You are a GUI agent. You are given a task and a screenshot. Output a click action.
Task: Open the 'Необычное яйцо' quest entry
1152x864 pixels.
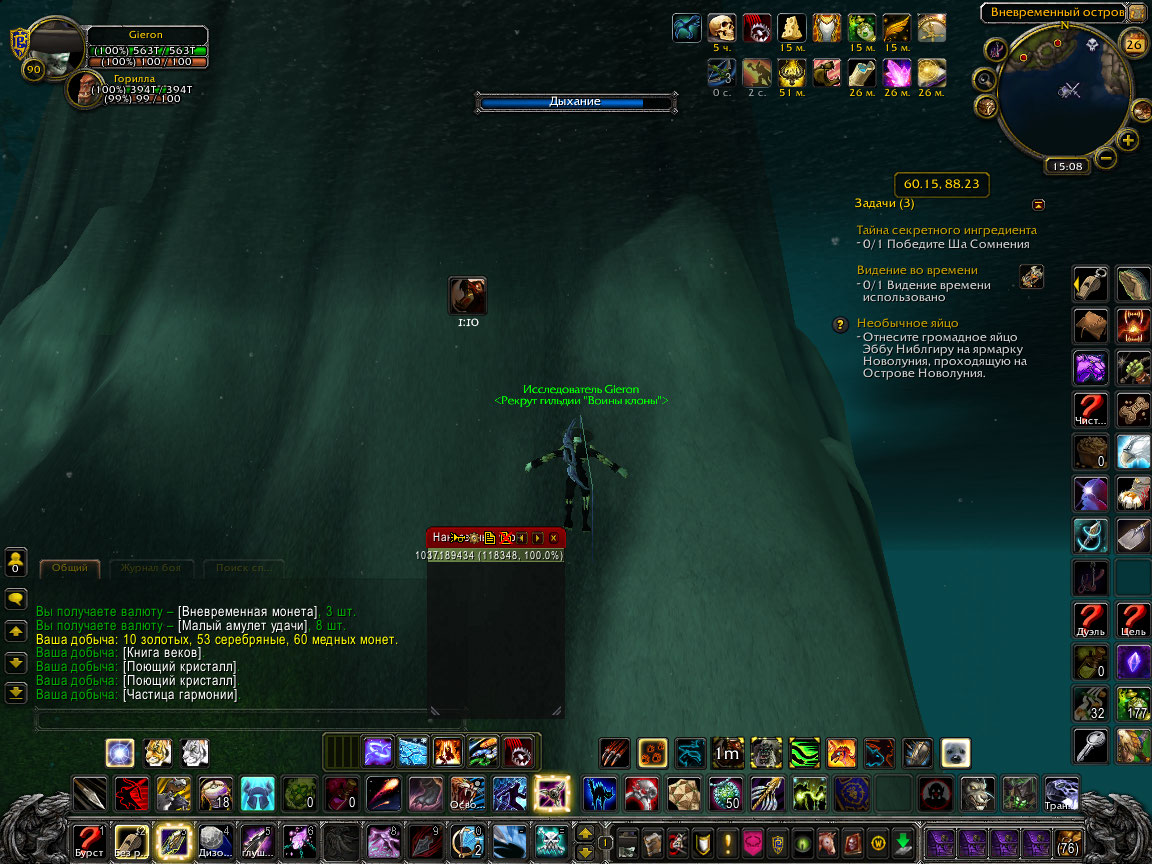907,323
